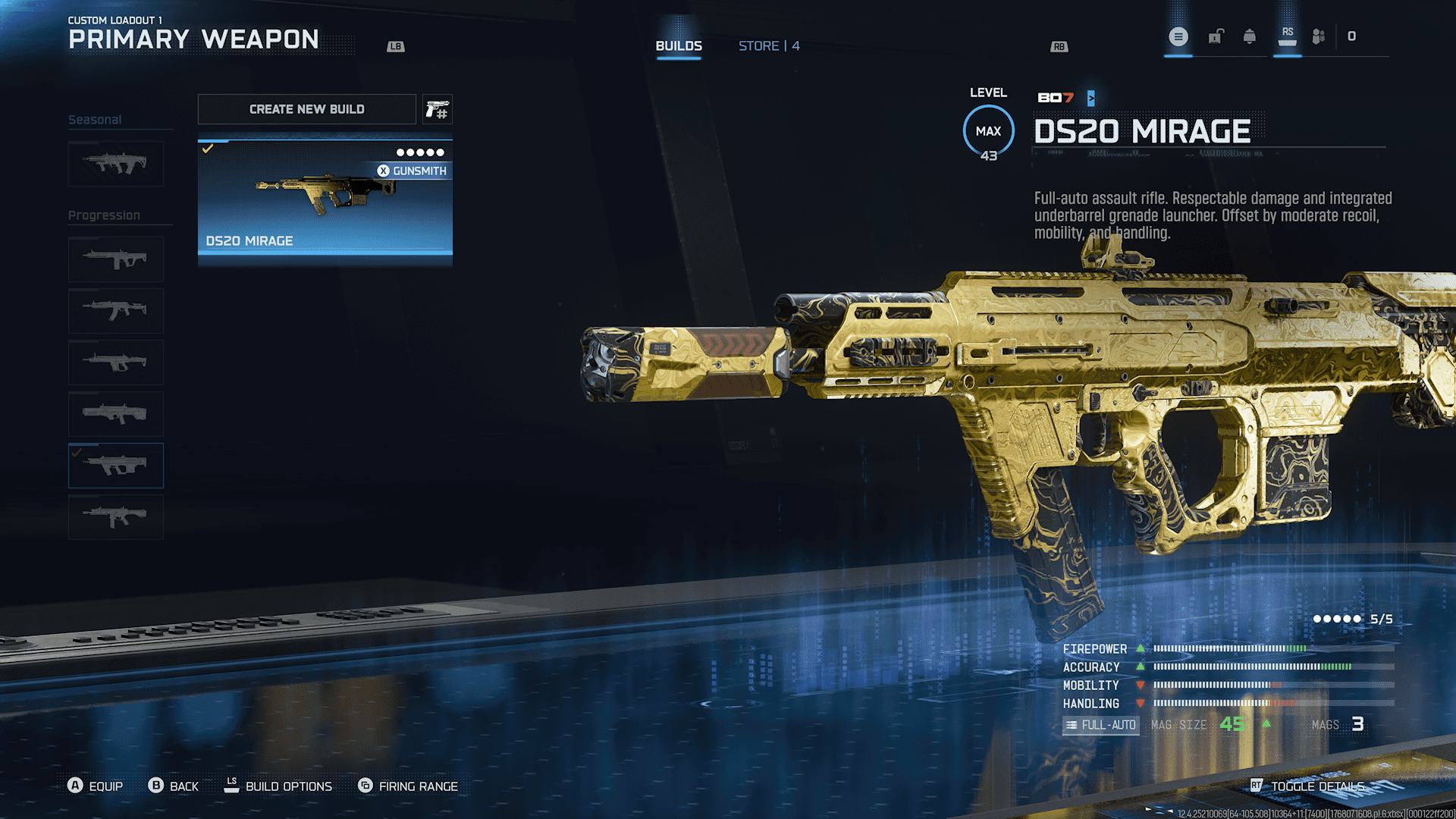1456x819 pixels.
Task: Click the checkmark on the DS20 Mirage build card
Action: (208, 148)
